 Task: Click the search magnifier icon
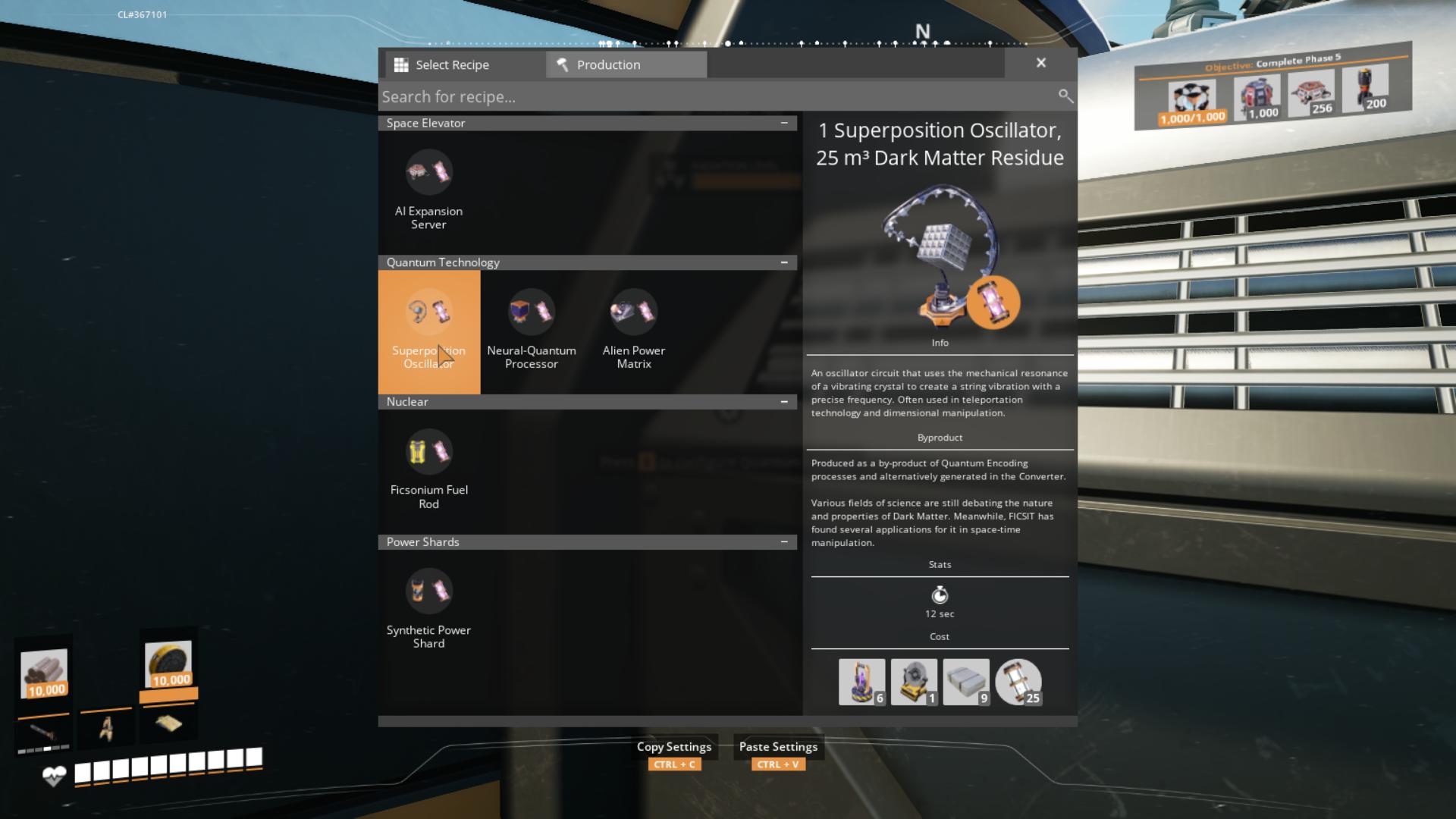[x=1065, y=96]
